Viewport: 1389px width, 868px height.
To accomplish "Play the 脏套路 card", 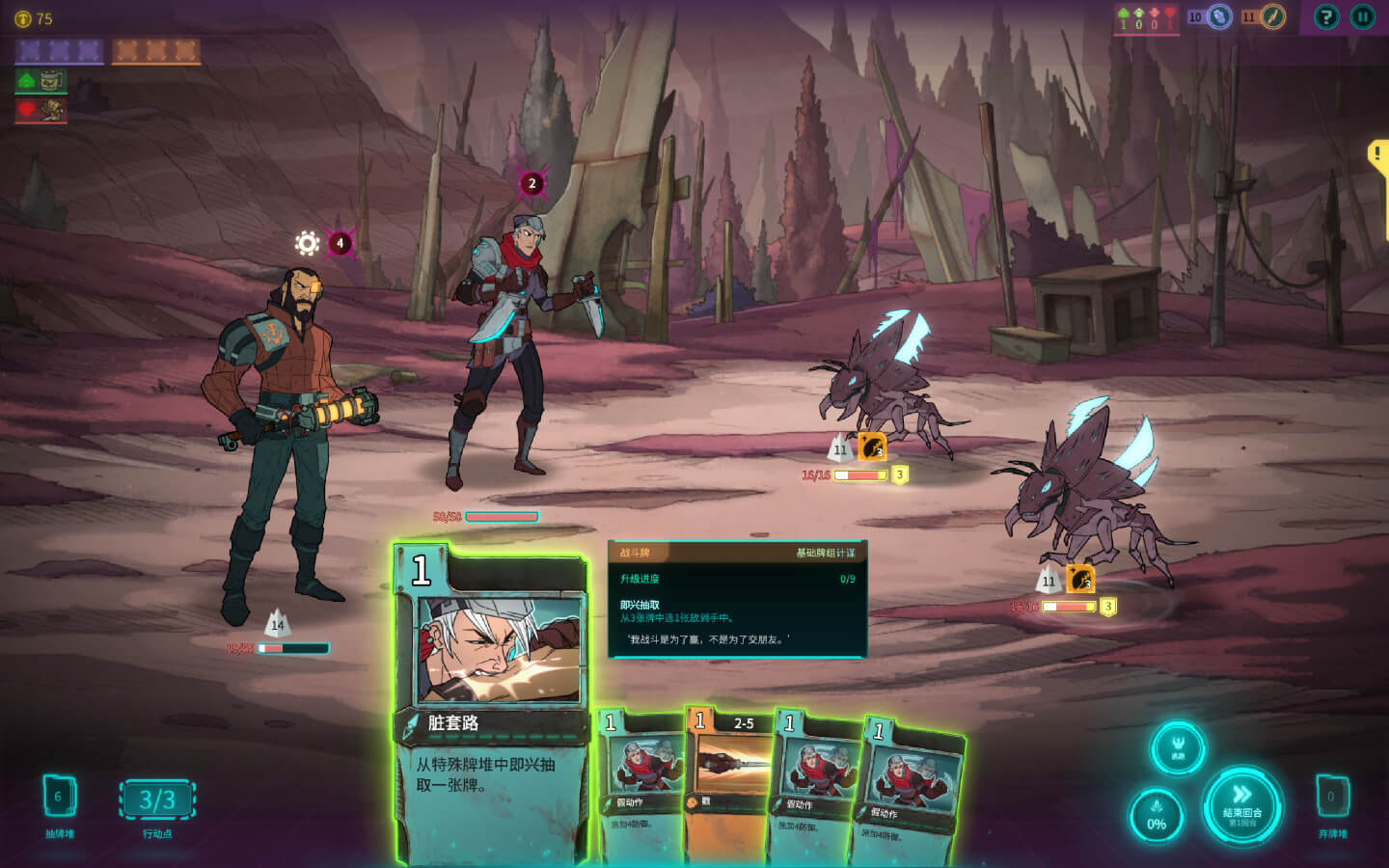I will coord(490,704).
